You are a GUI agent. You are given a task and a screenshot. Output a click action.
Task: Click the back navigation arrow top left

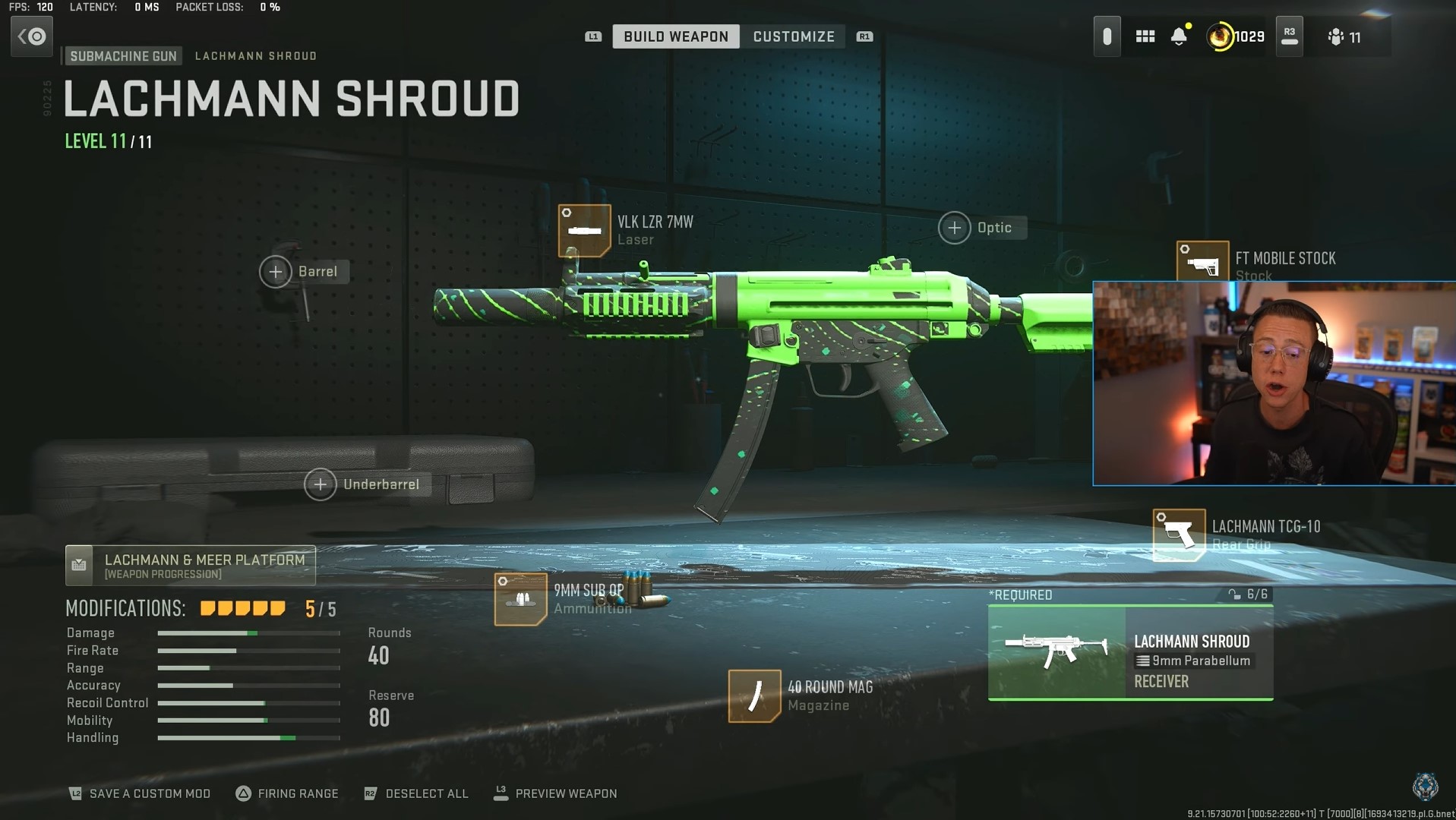(31, 36)
